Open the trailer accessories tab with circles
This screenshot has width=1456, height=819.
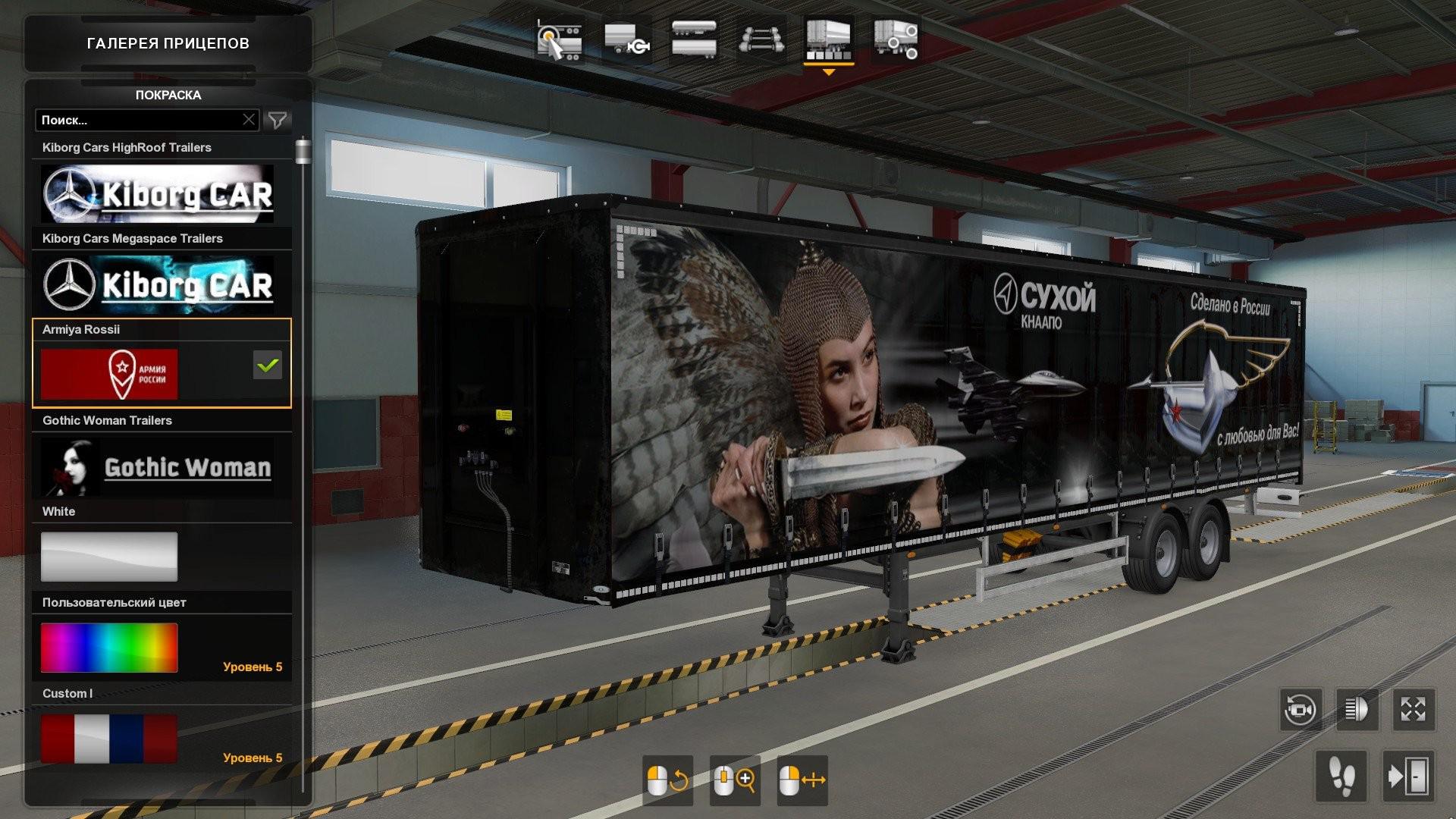(896, 39)
